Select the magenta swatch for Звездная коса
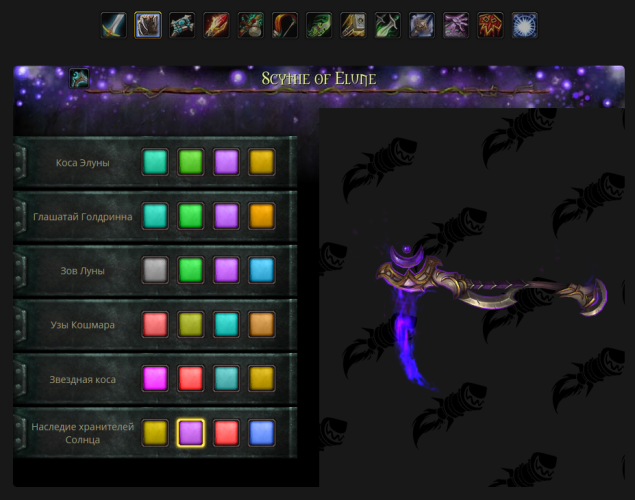This screenshot has width=635, height=500. (x=155, y=378)
